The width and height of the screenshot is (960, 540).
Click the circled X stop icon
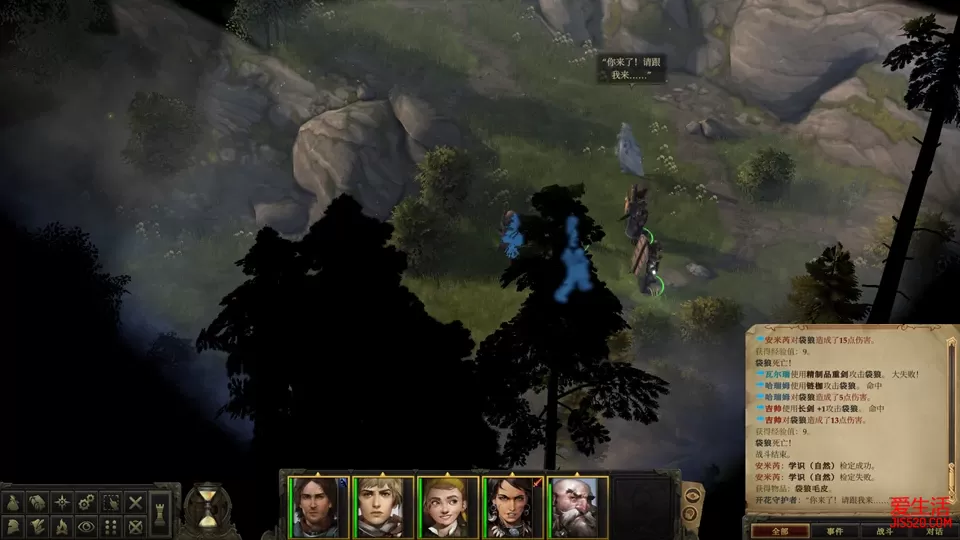pos(136,526)
